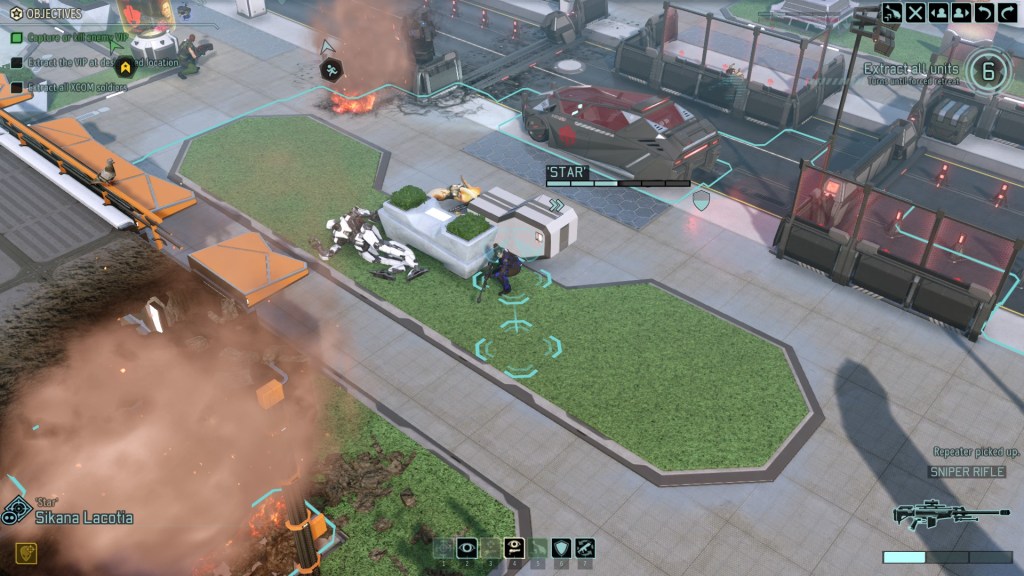Switch to the previous soldier
Viewport: 1024px width, 576px height.
click(939, 13)
